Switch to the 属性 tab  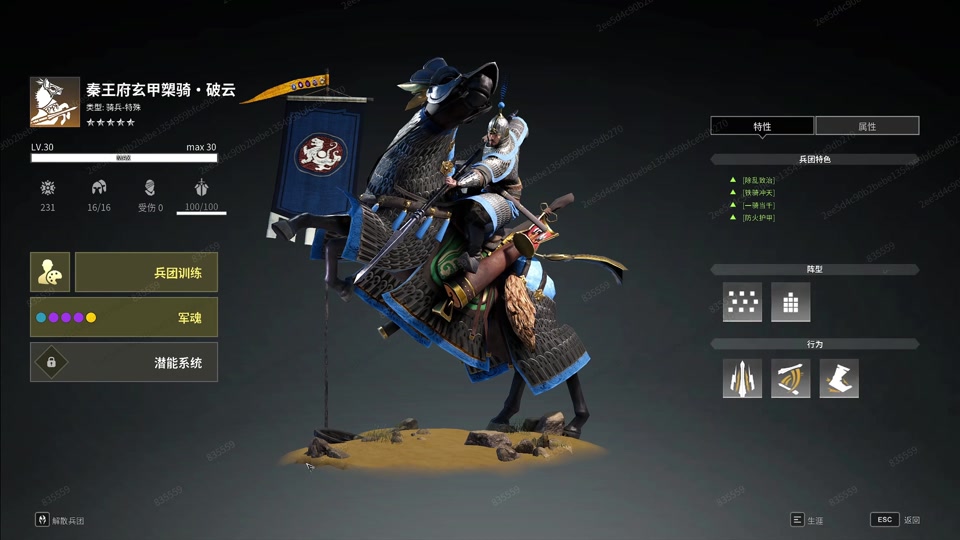tap(867, 126)
